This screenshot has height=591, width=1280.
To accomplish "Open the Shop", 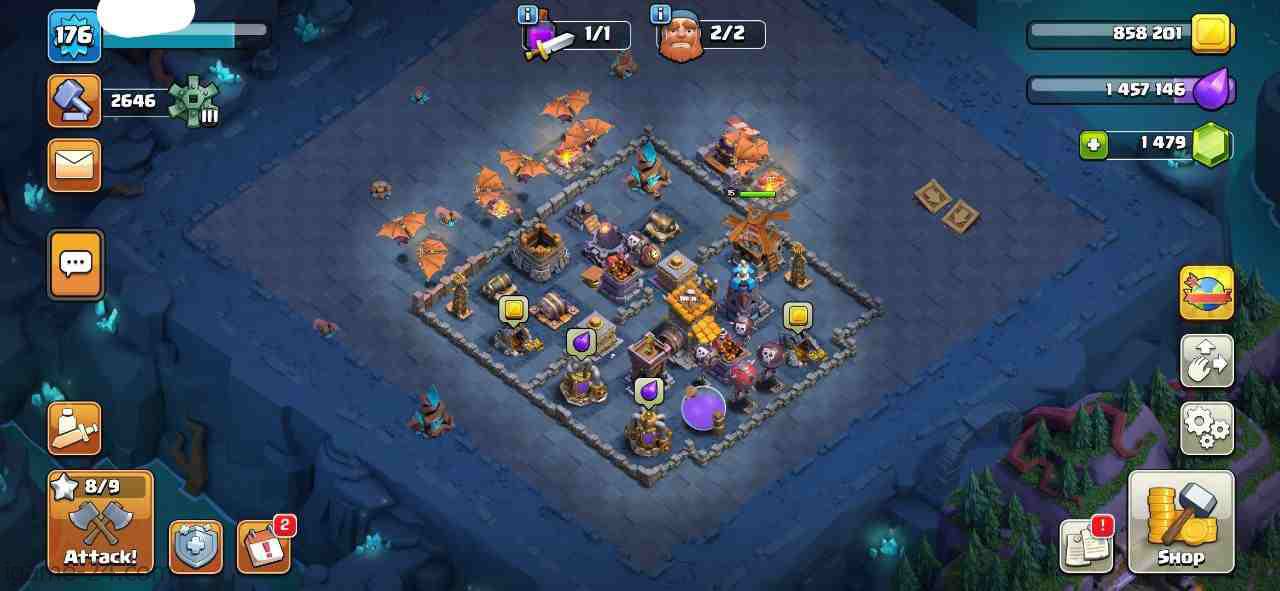I will pos(1181,522).
